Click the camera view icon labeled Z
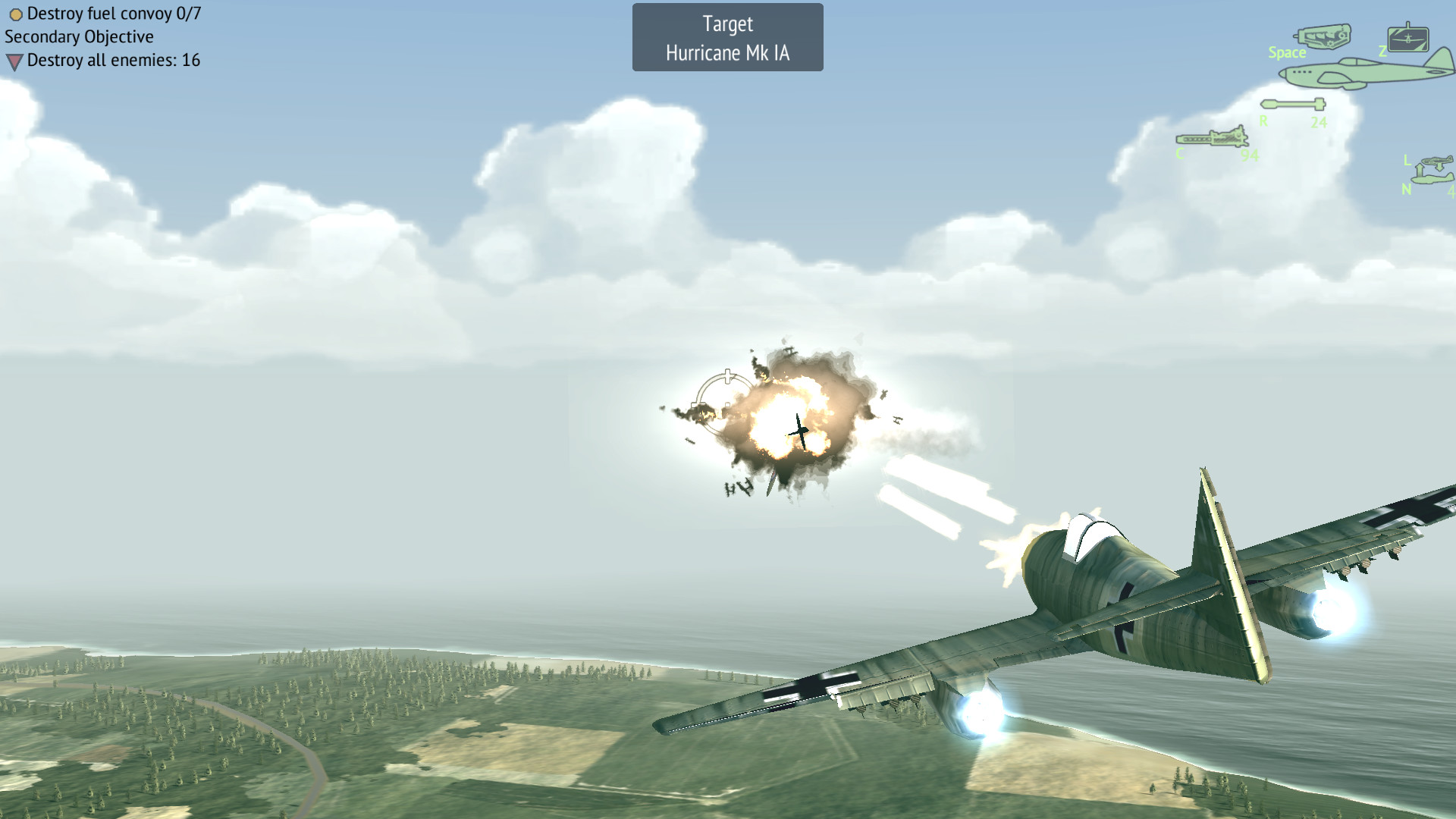 click(1407, 39)
